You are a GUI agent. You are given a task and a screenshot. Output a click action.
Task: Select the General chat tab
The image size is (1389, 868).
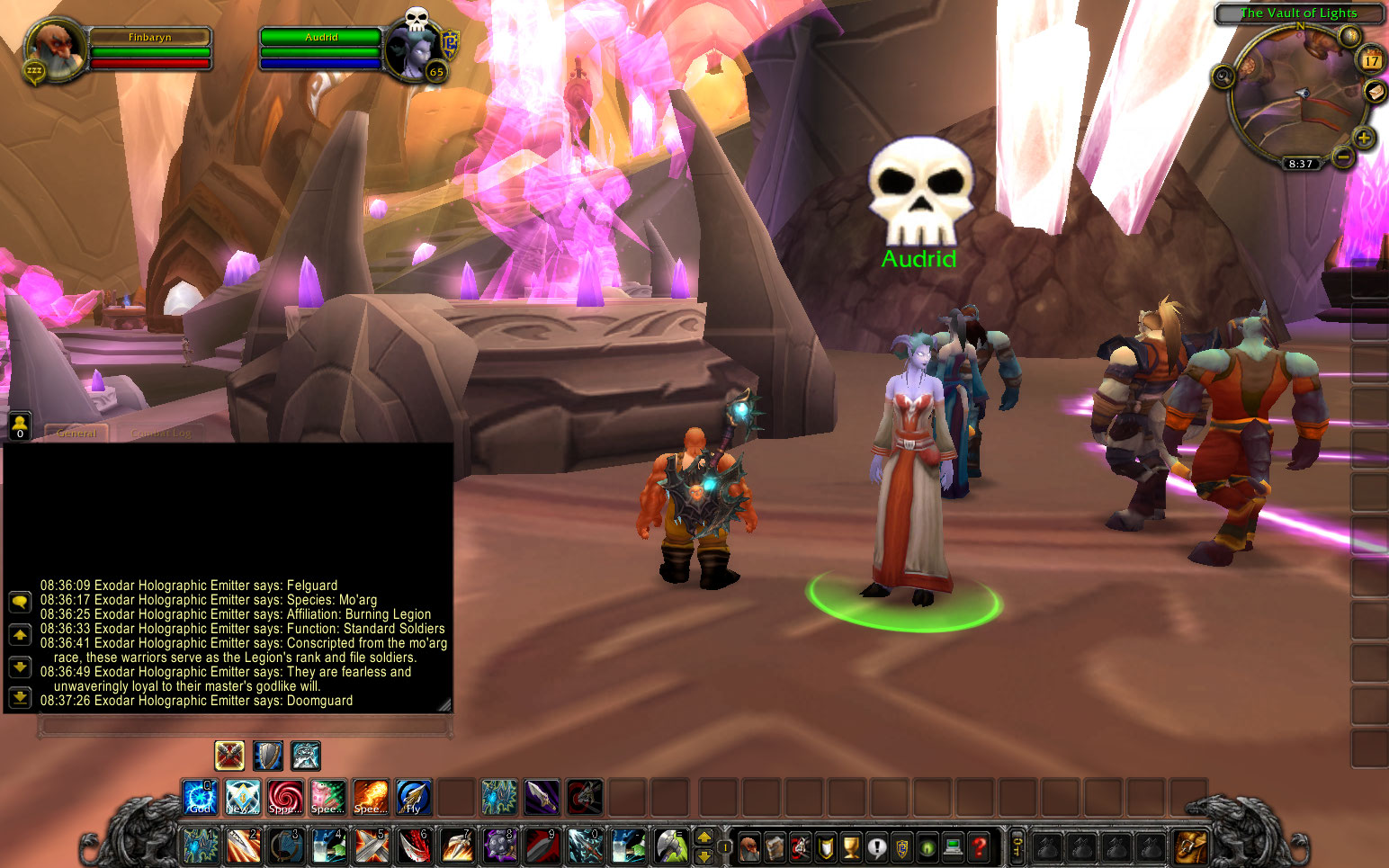click(x=76, y=432)
